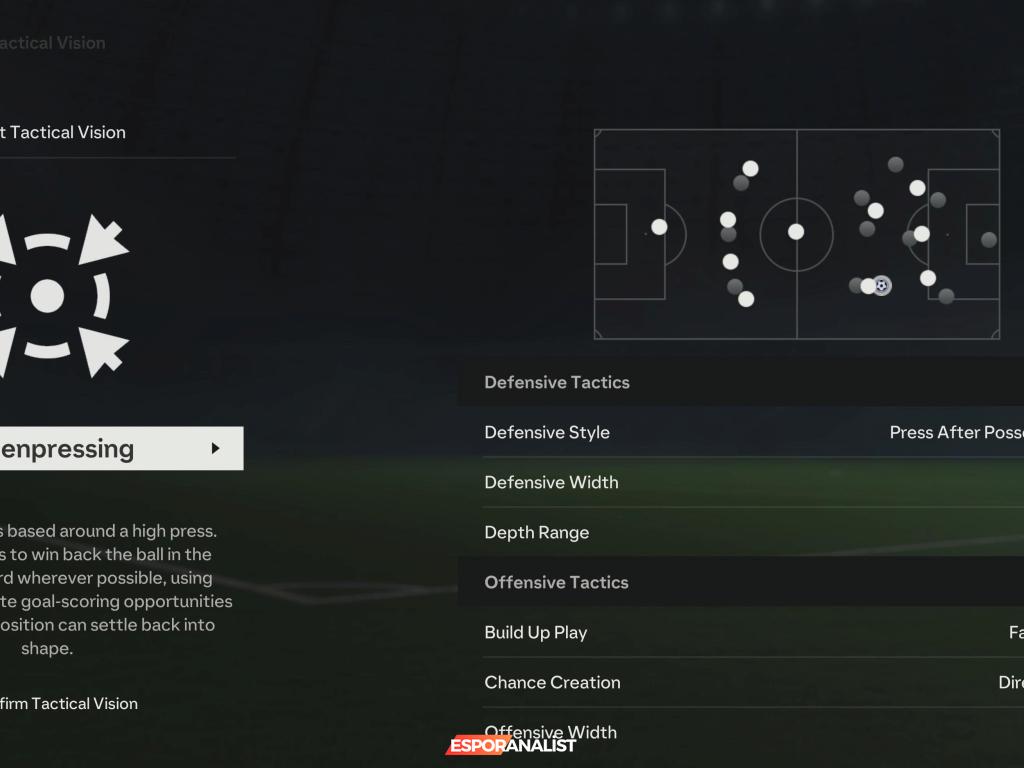This screenshot has height=768, width=1024.
Task: Click the tactical pitch formation diagram
Action: 796,234
